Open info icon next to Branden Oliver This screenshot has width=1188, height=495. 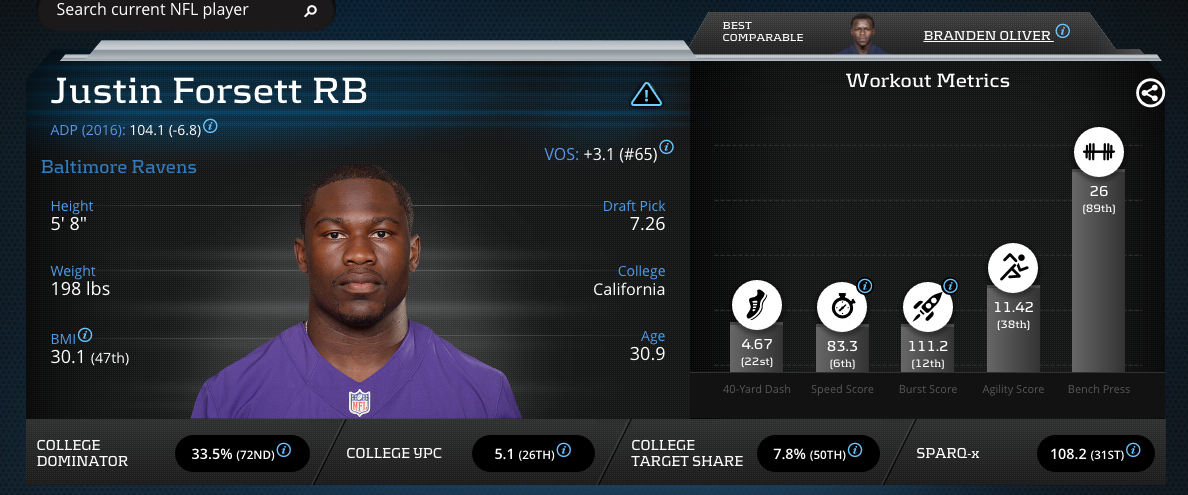1063,32
